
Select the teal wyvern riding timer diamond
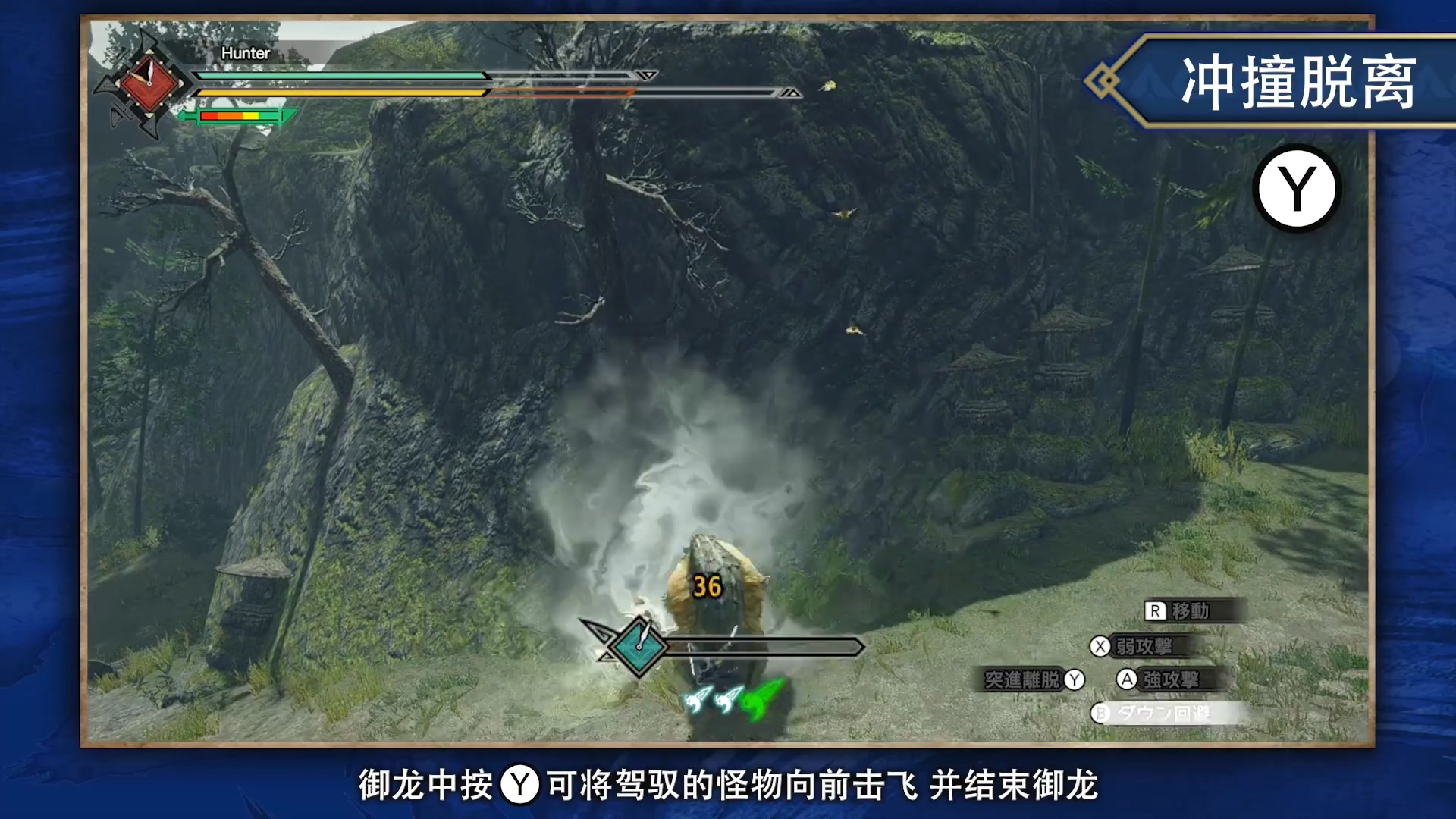[639, 646]
